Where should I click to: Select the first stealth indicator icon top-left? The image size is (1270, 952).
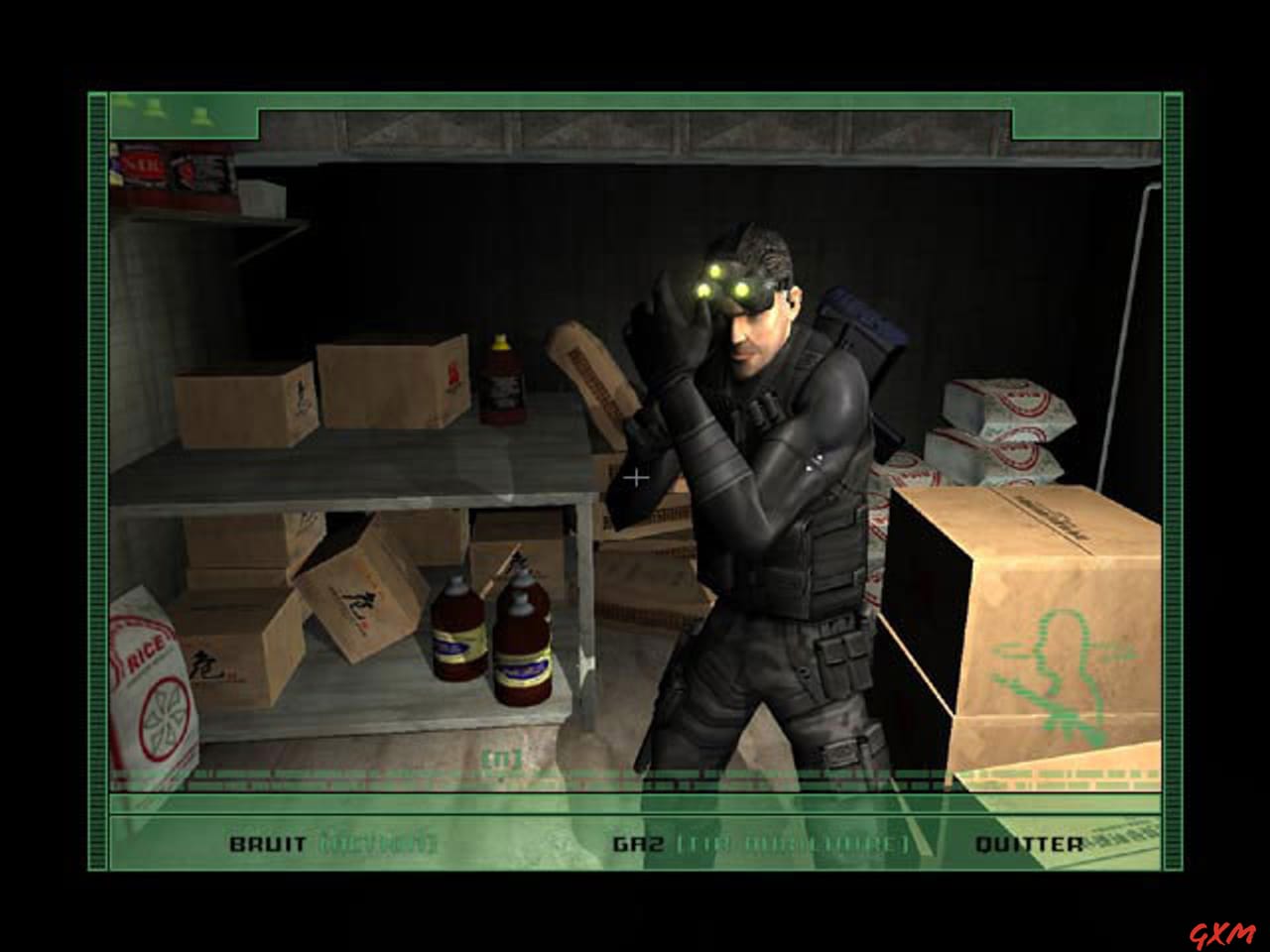121,102
